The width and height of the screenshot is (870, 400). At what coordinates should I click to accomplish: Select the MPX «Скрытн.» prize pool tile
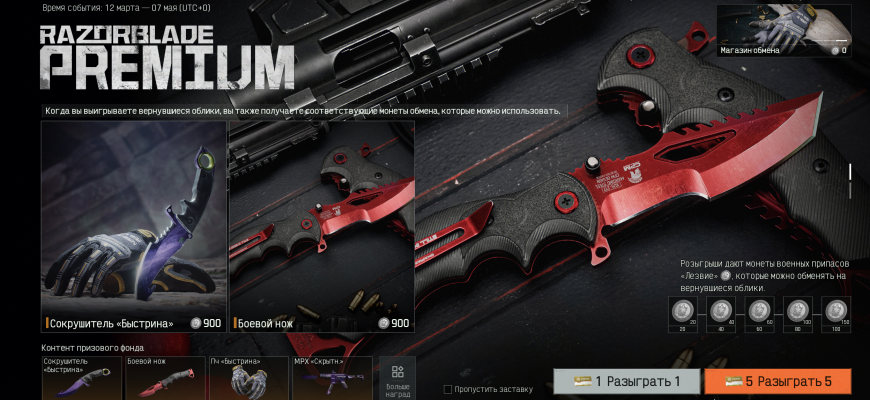click(331, 378)
